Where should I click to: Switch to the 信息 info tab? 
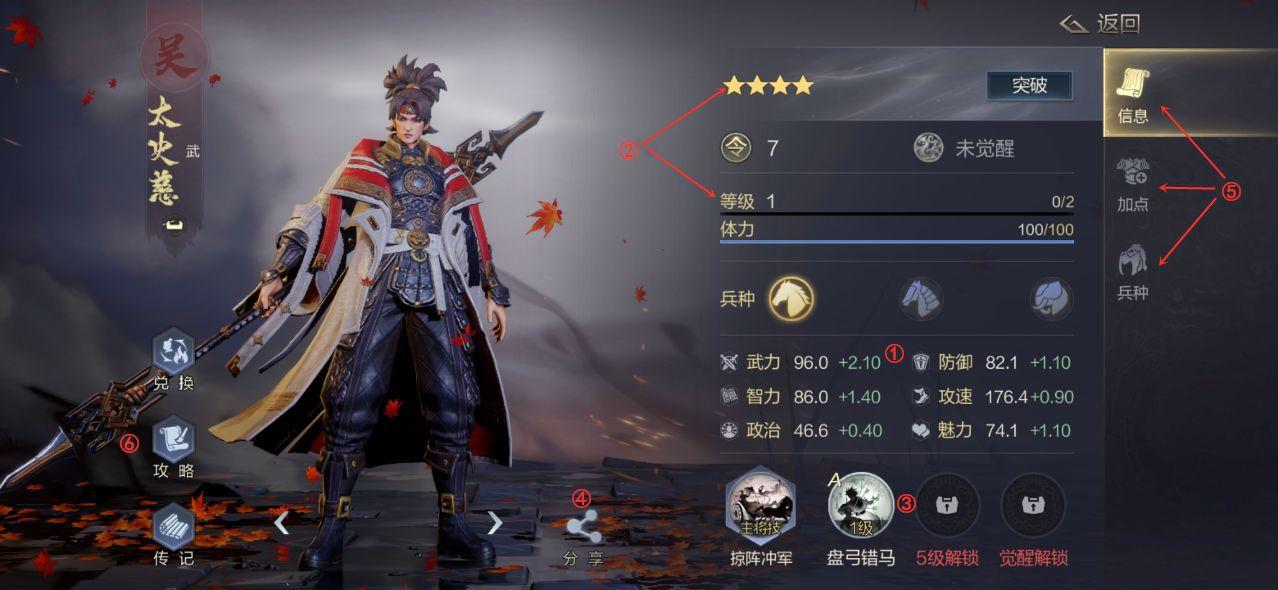[1133, 95]
